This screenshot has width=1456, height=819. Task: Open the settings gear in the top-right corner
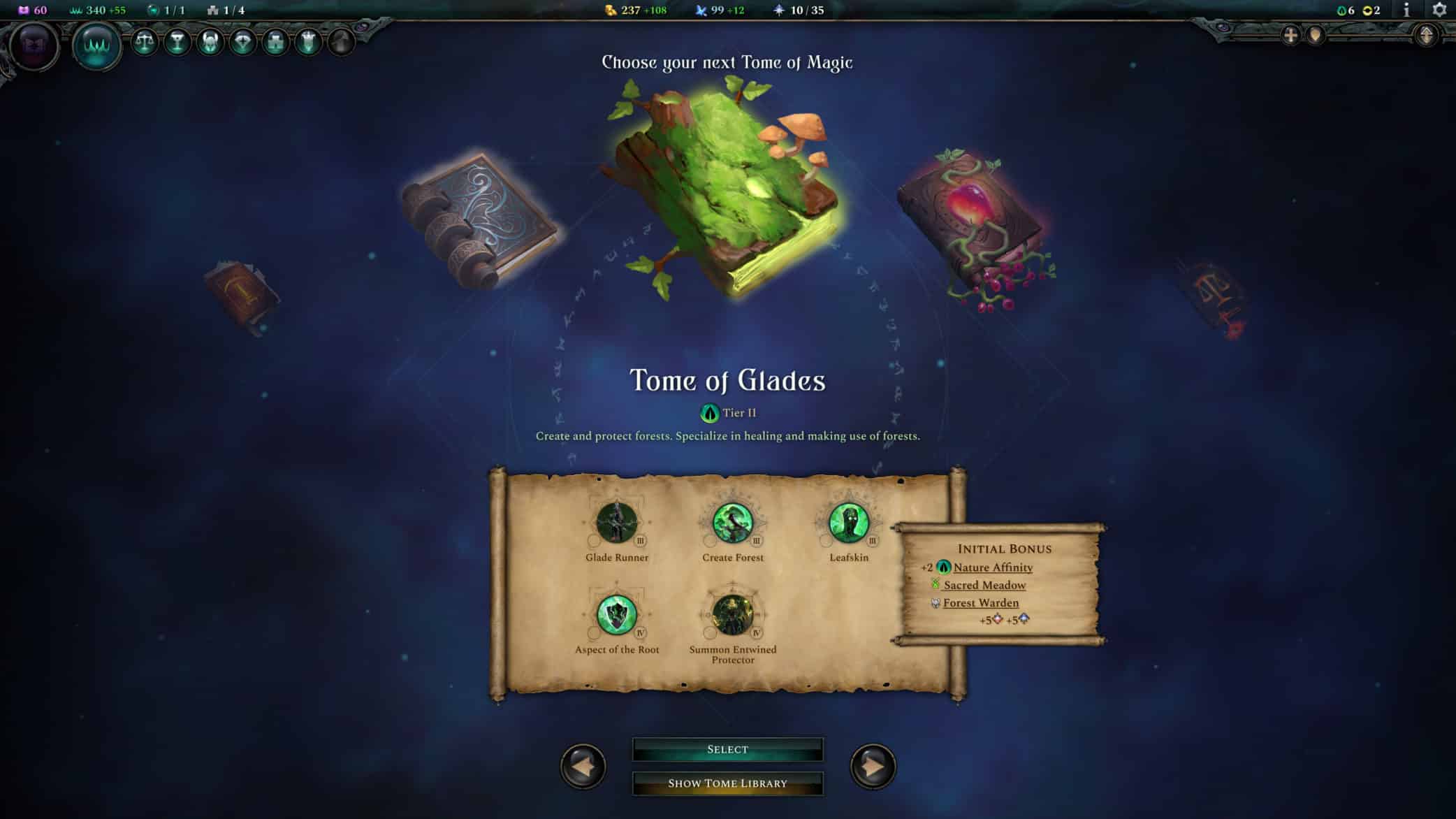click(1439, 10)
